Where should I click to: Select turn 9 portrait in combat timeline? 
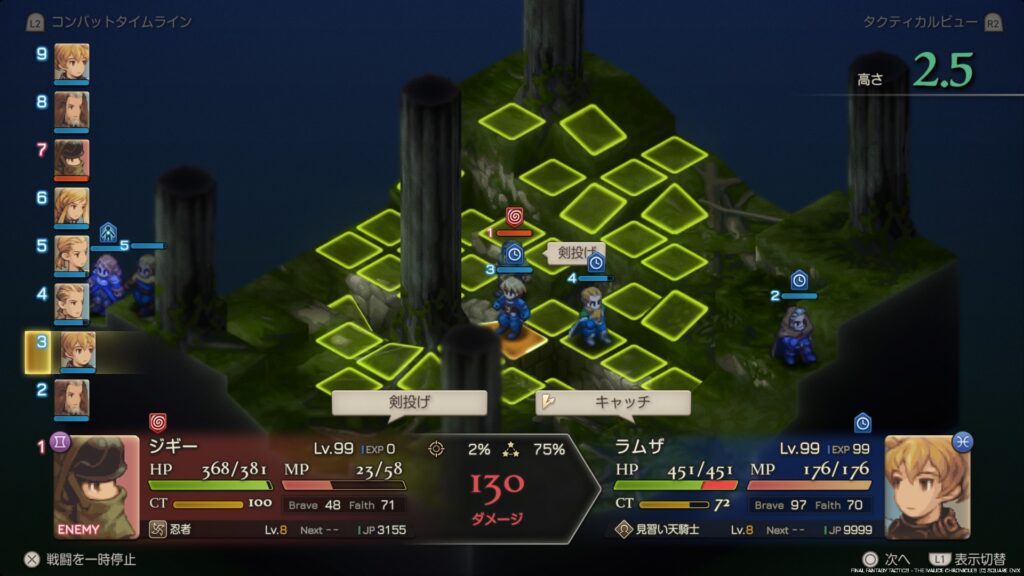pos(71,61)
